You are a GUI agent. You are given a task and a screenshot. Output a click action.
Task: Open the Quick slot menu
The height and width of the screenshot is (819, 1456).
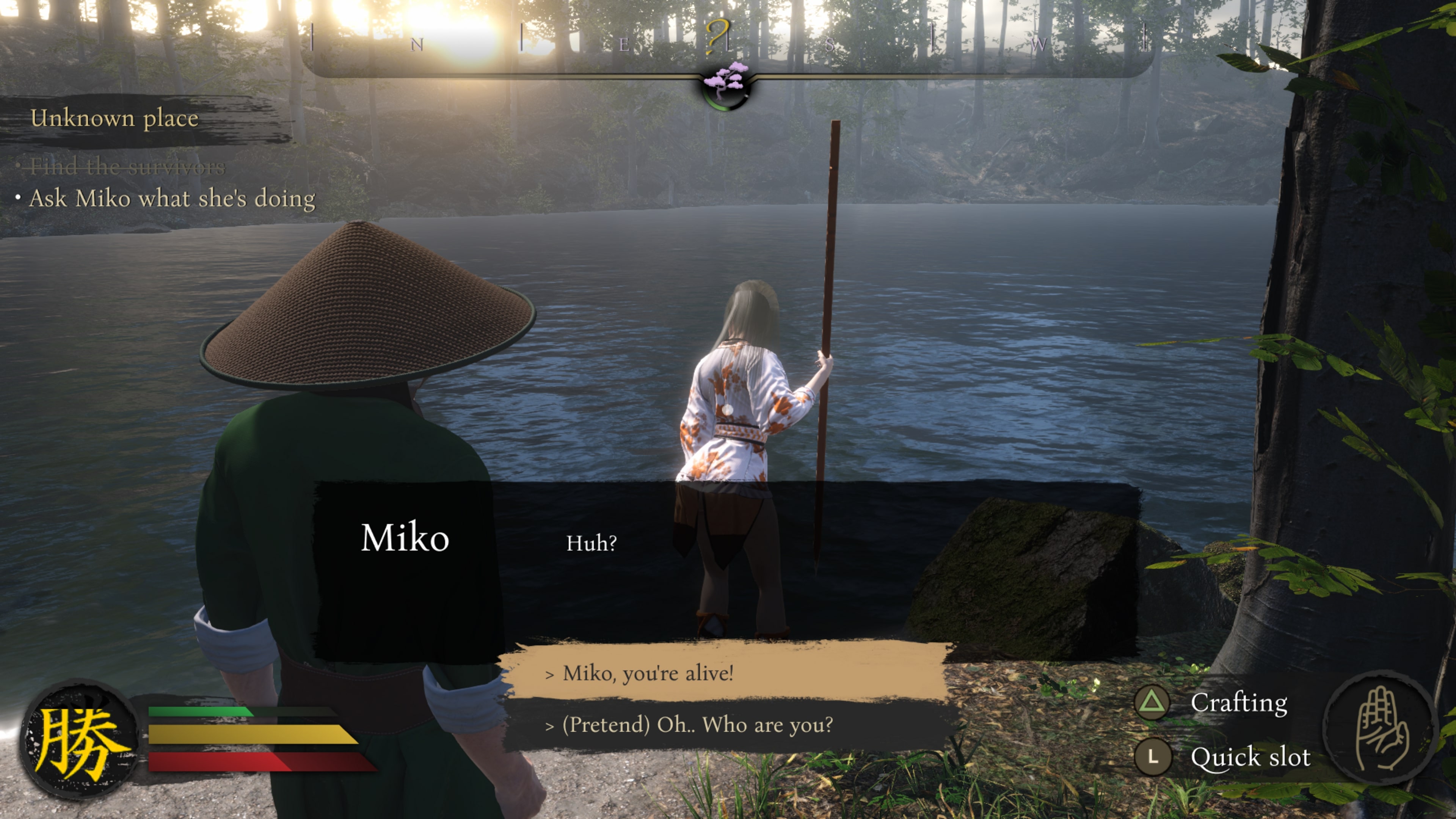click(1251, 756)
